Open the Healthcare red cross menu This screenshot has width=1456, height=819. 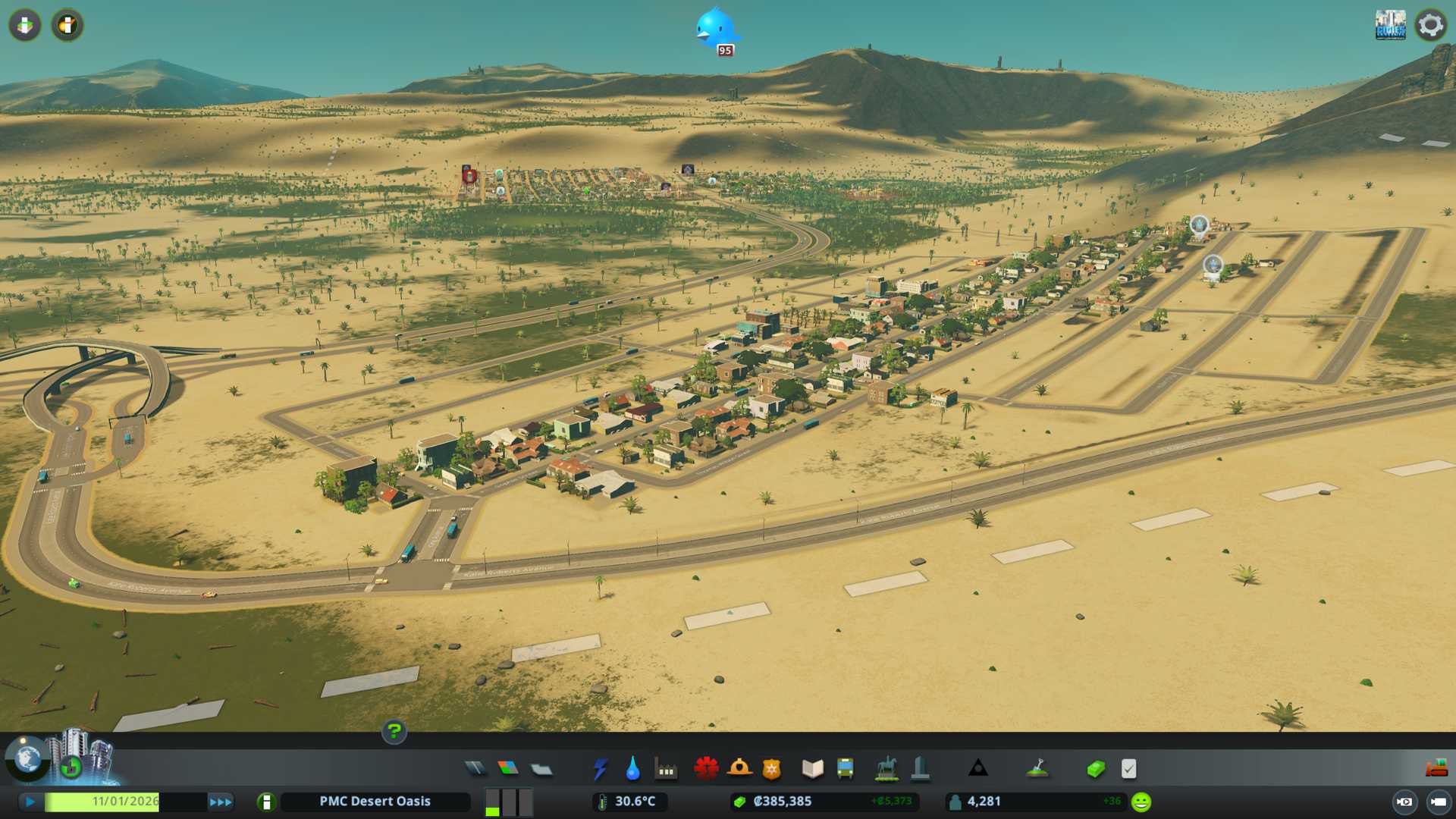pyautogui.click(x=706, y=769)
